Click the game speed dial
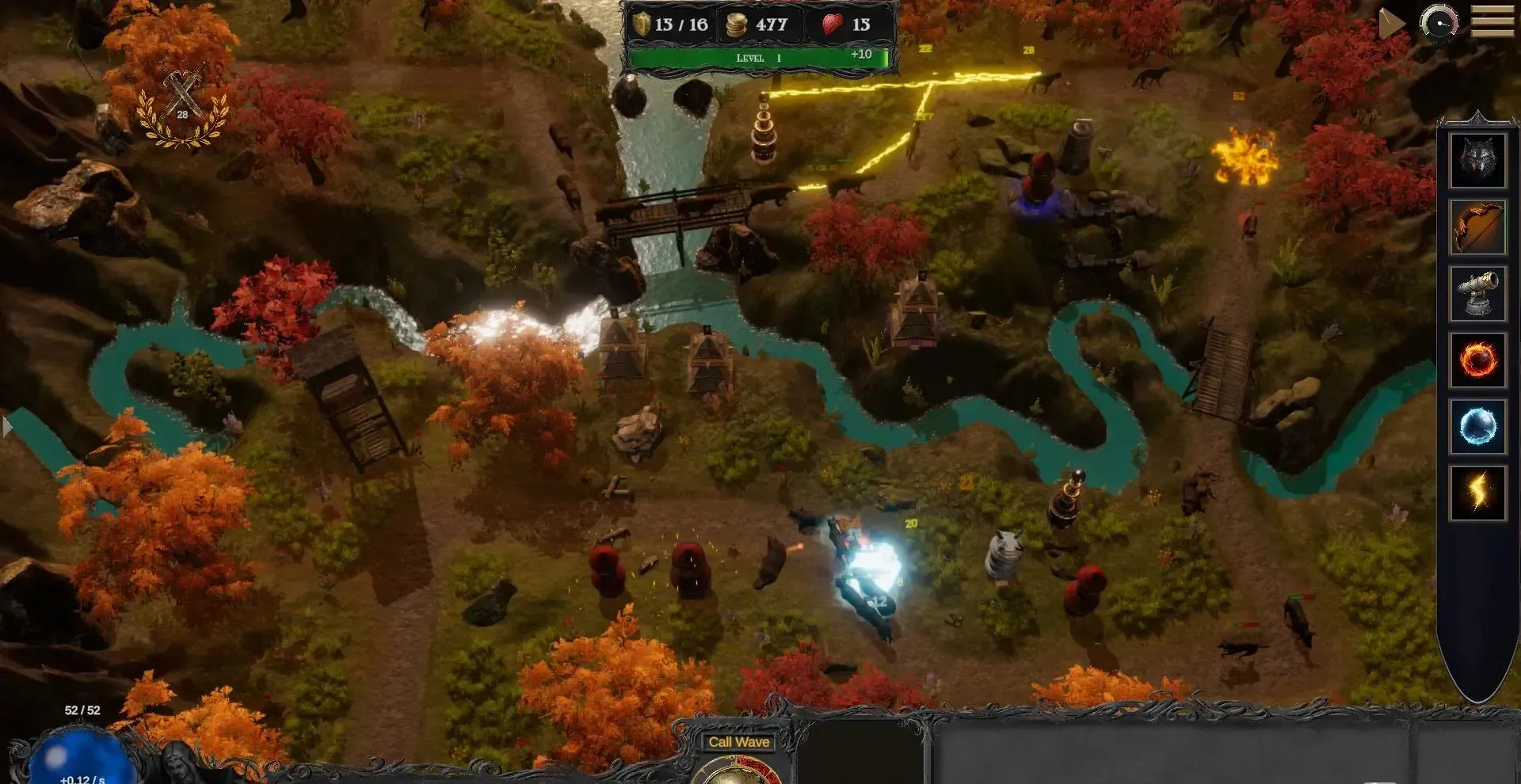Screen dimensions: 1521x784 tap(1439, 22)
